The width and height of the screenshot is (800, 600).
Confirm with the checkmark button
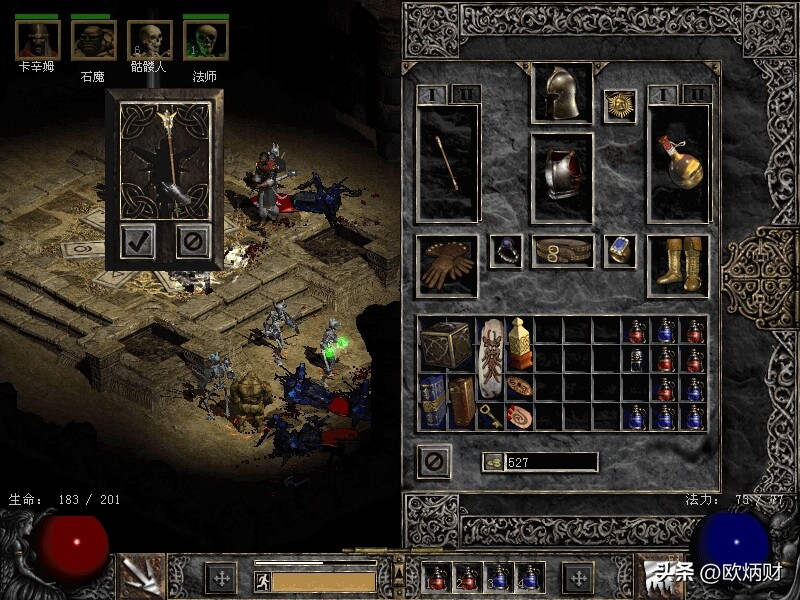pos(138,241)
